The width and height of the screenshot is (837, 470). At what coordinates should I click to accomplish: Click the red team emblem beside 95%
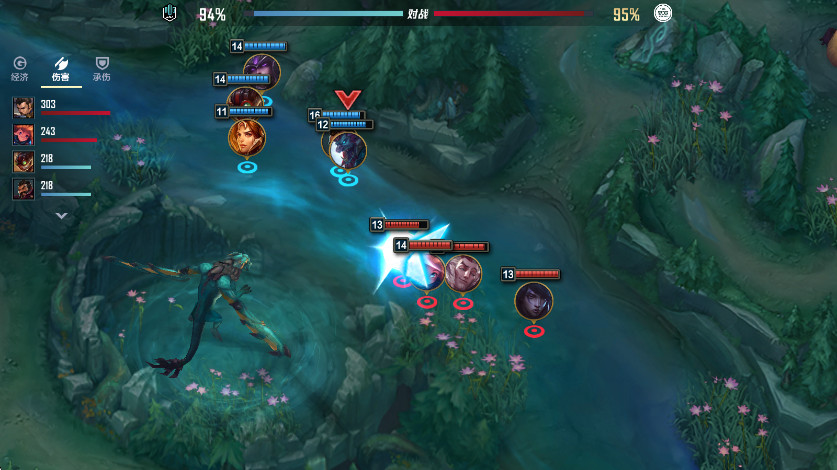tap(662, 14)
